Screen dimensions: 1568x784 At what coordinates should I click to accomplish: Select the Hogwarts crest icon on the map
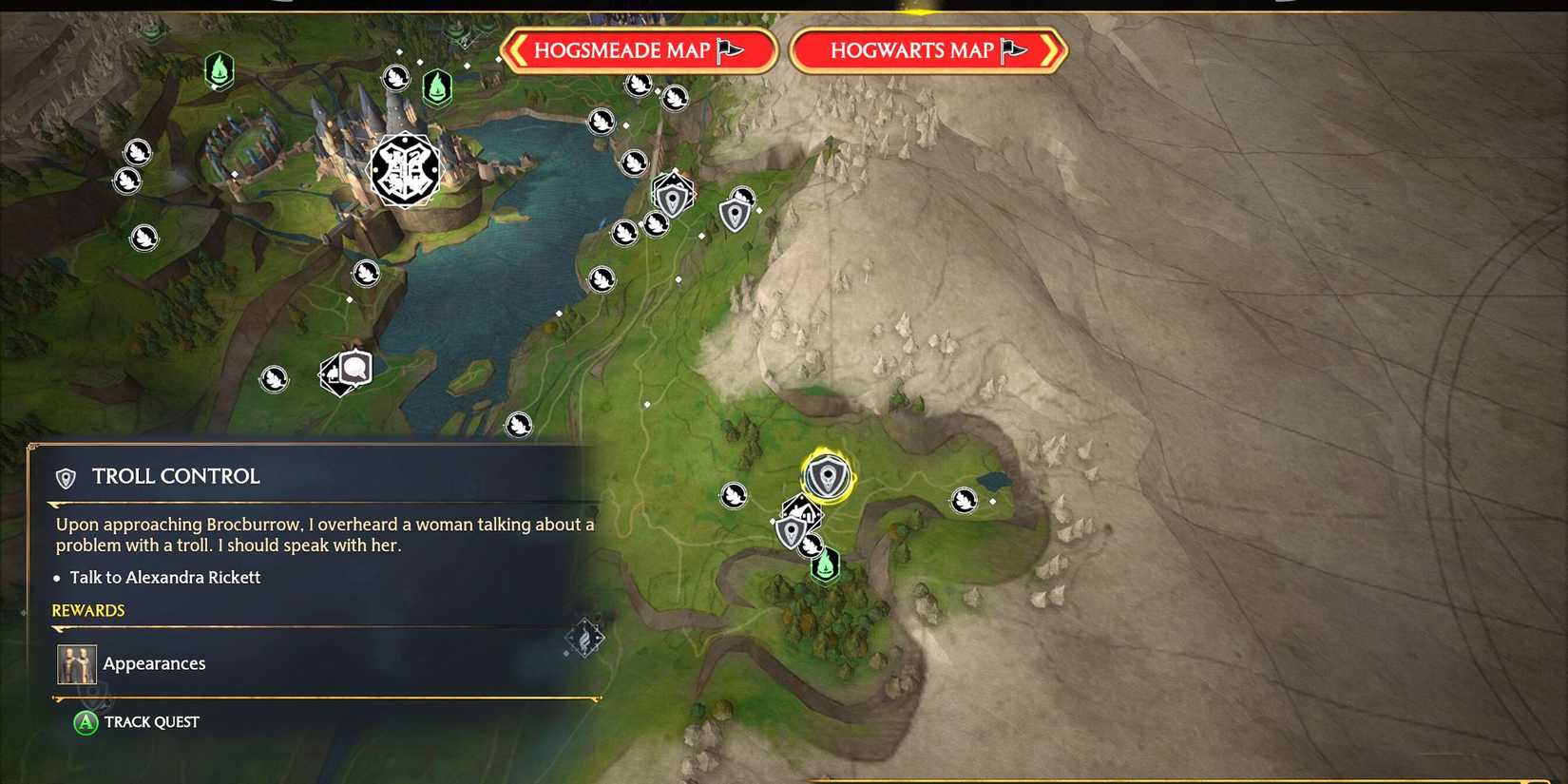(x=404, y=167)
